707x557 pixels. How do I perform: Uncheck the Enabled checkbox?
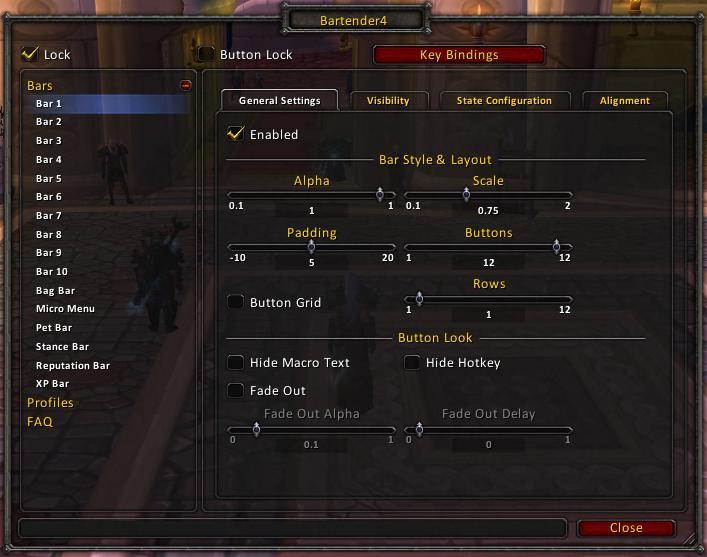point(236,134)
